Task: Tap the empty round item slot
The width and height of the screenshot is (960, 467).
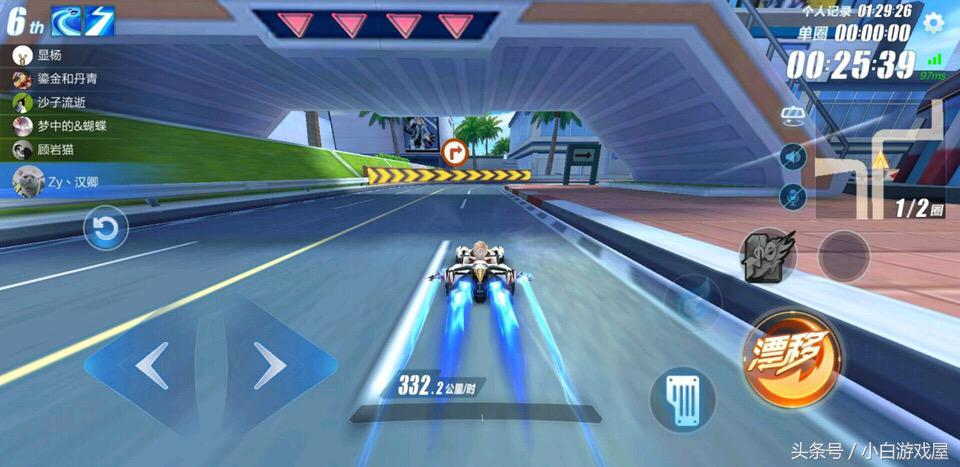Action: [844, 256]
